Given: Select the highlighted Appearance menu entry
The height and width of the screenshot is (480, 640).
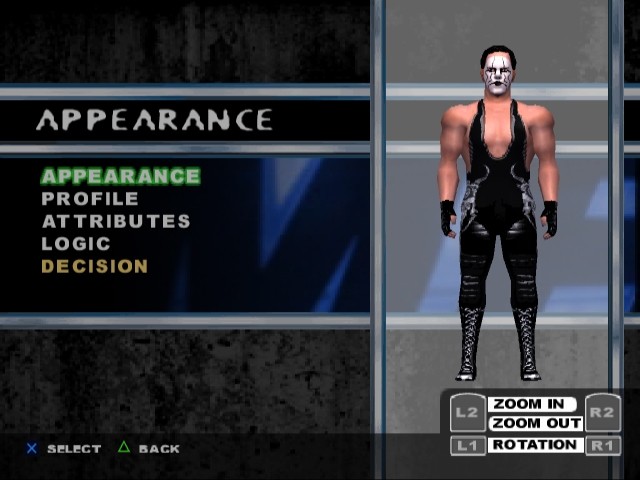Looking at the screenshot, I should click(x=120, y=176).
